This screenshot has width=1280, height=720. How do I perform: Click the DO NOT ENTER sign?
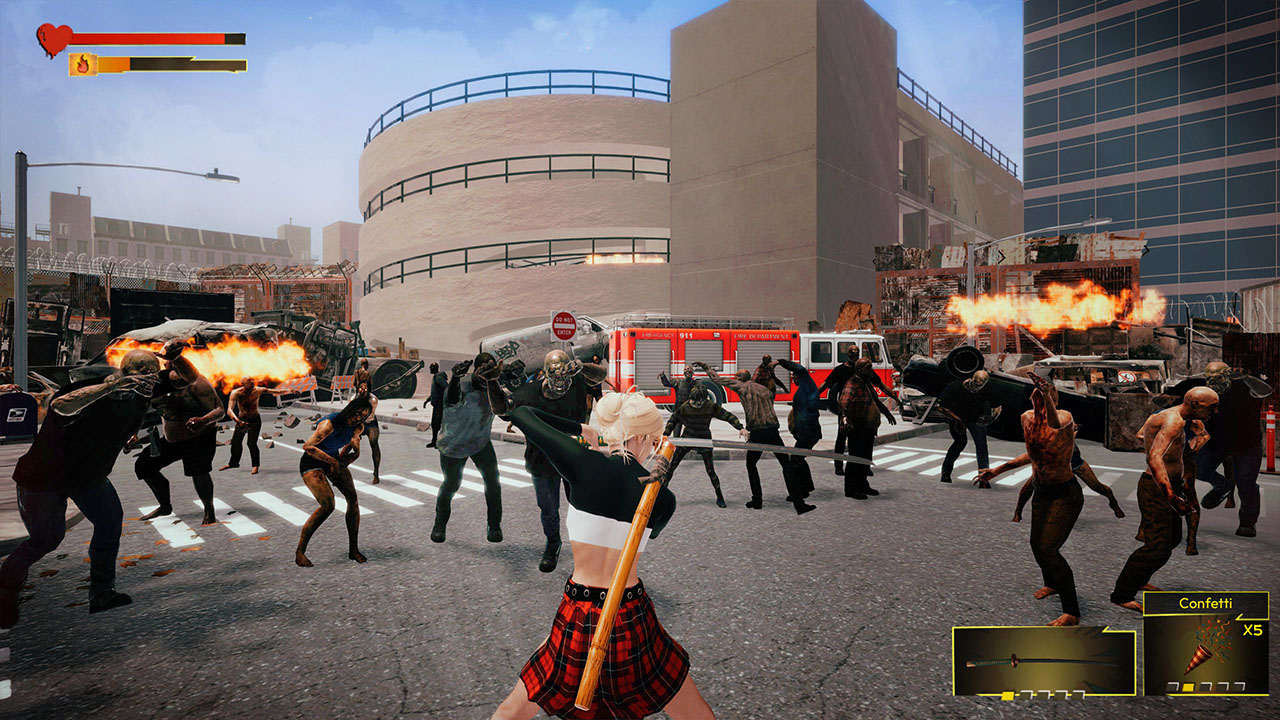563,327
